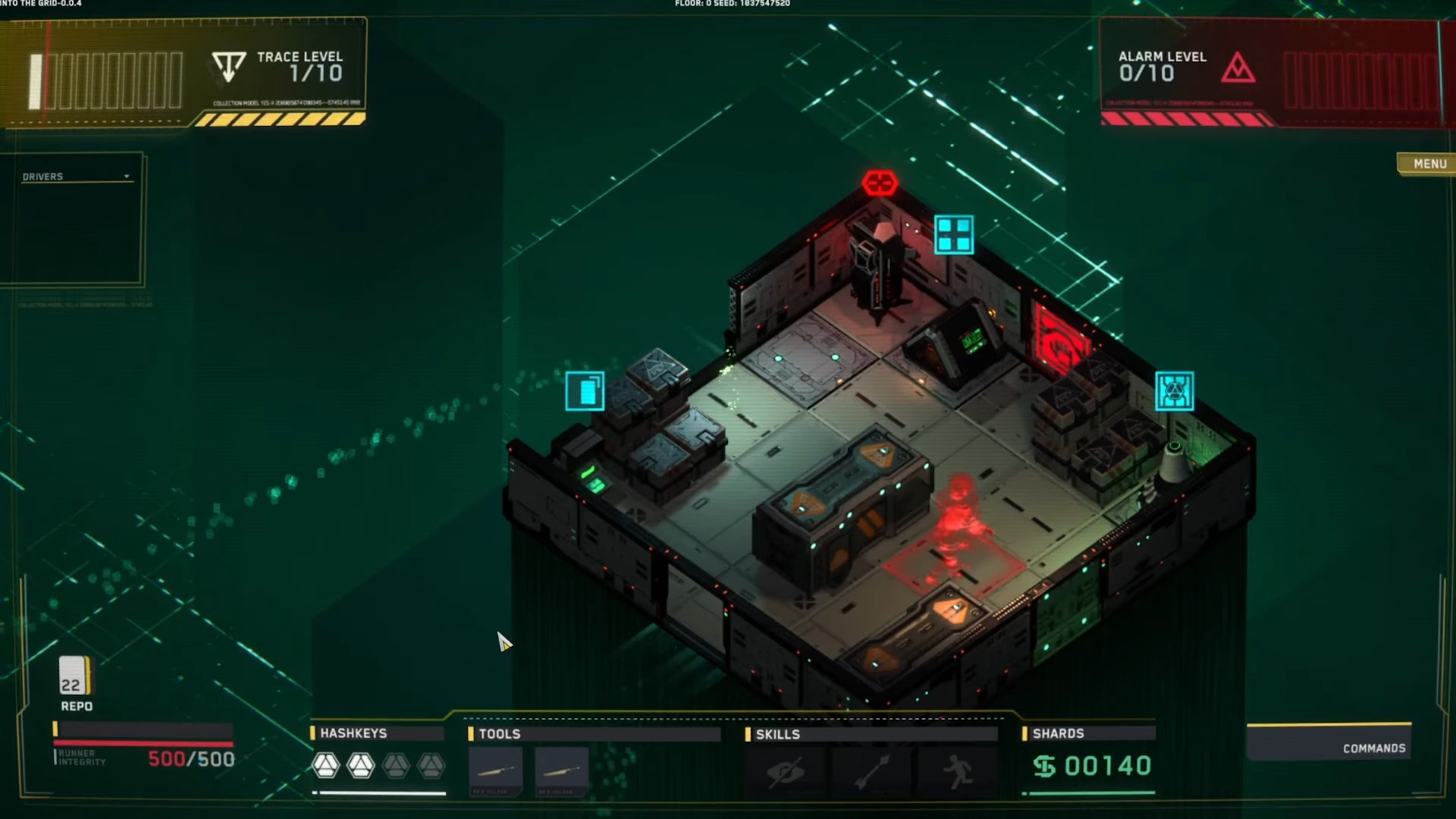Click the HASHKEYS label header
The image size is (1456, 819).
click(353, 733)
